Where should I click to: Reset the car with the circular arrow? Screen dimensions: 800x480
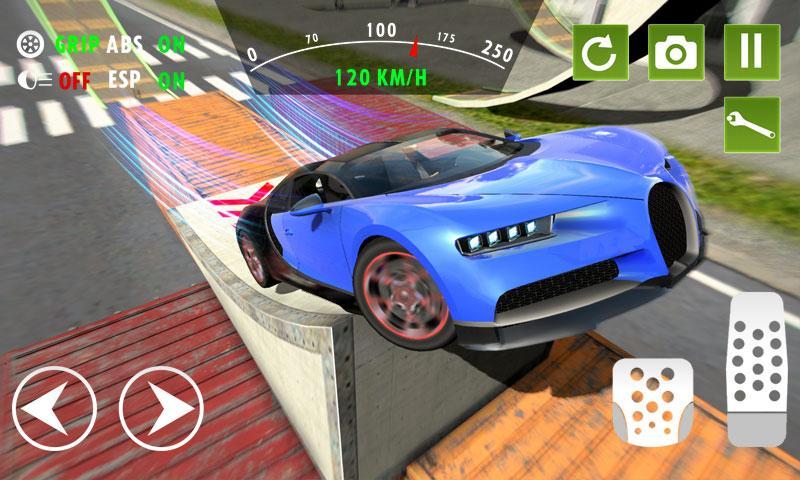[x=600, y=52]
